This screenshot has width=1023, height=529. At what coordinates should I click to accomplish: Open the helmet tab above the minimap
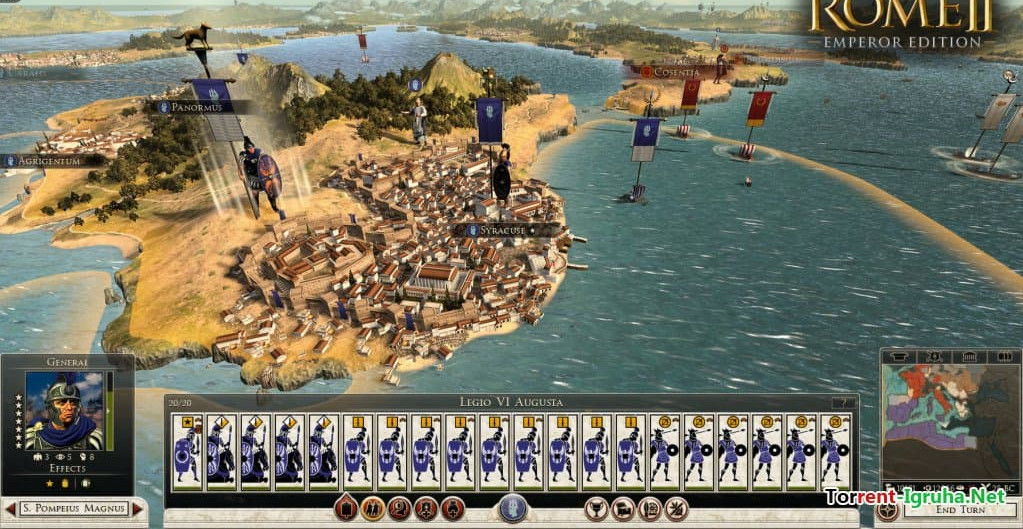(899, 356)
